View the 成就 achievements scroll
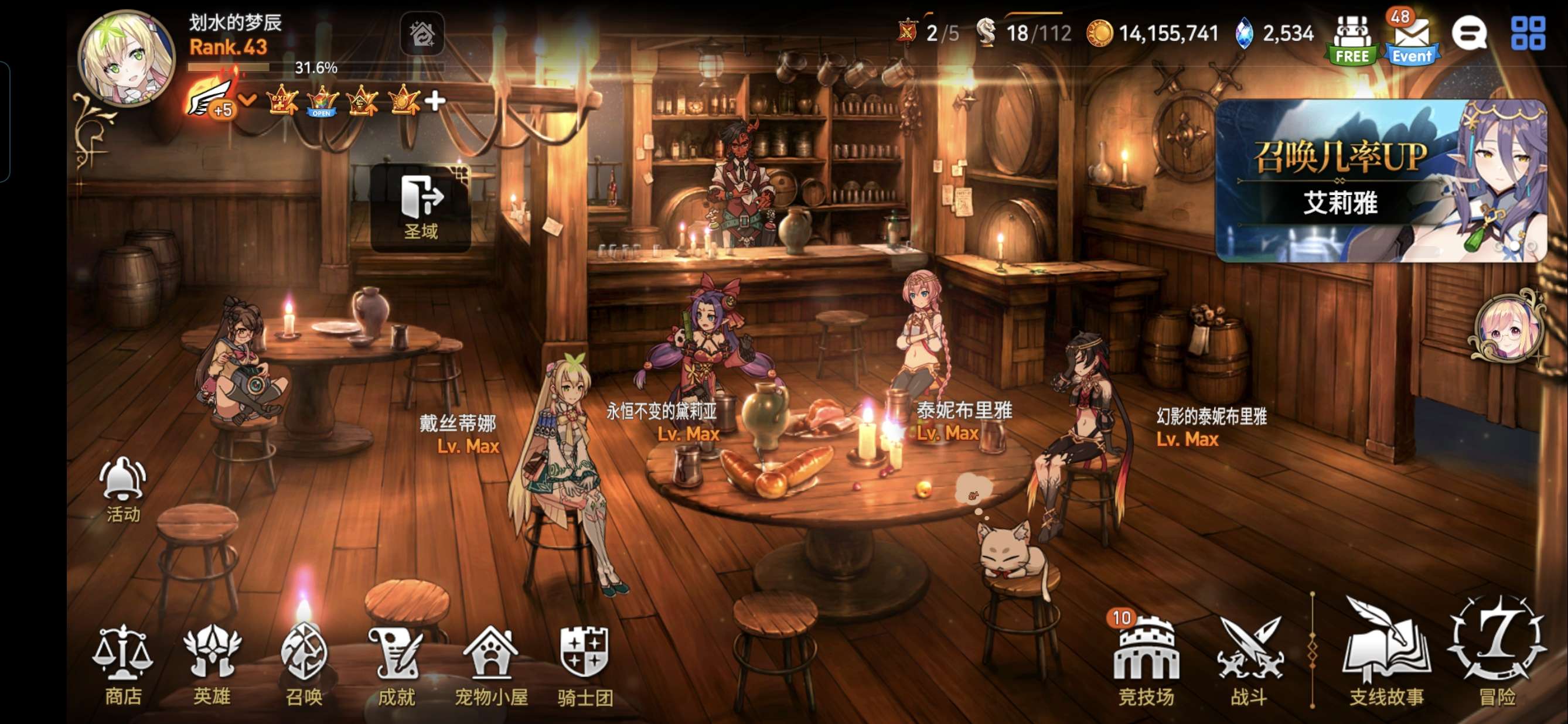The width and height of the screenshot is (1568, 724). point(396,664)
